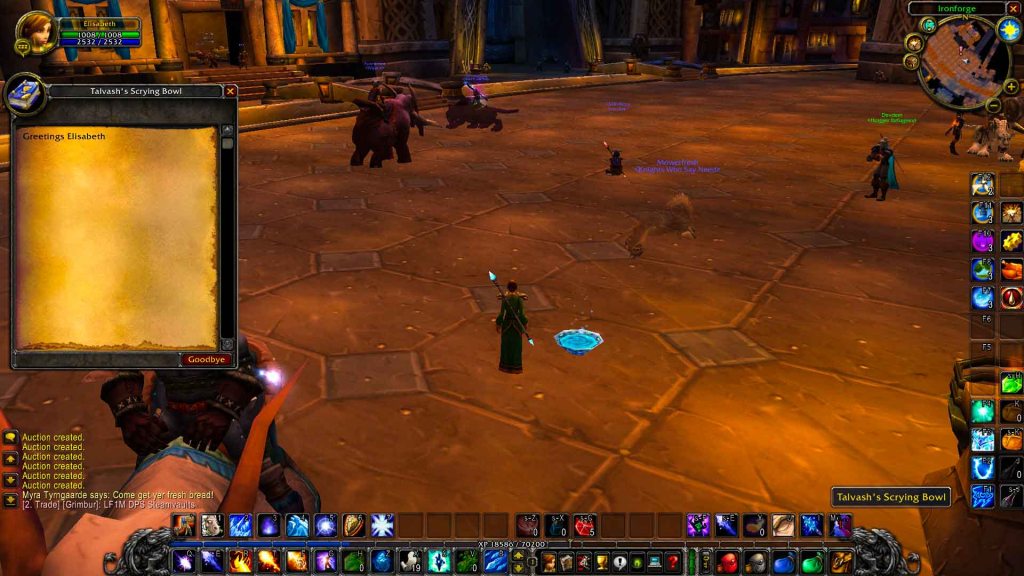Viewport: 1024px width, 576px height.
Task: Activate the yellow gear icon in side bar
Action: click(x=1011, y=241)
